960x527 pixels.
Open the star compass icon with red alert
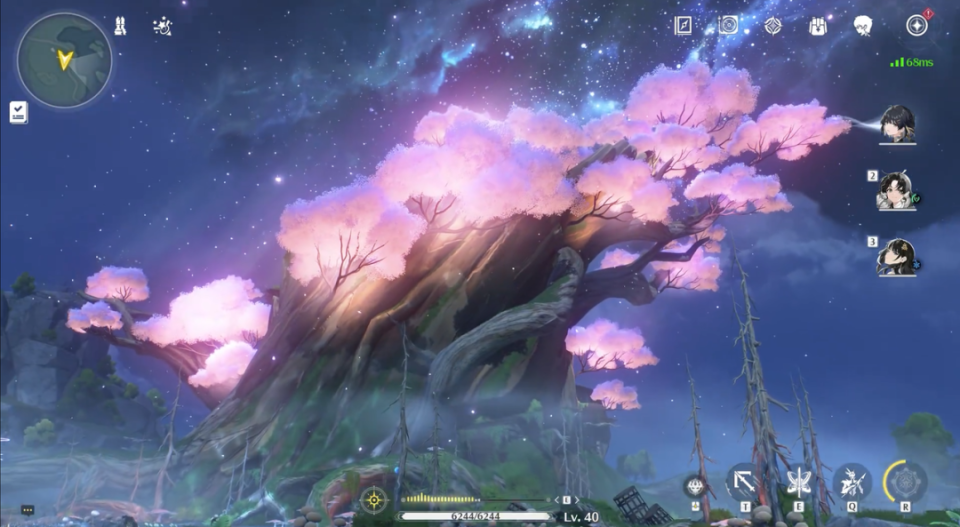coord(916,26)
